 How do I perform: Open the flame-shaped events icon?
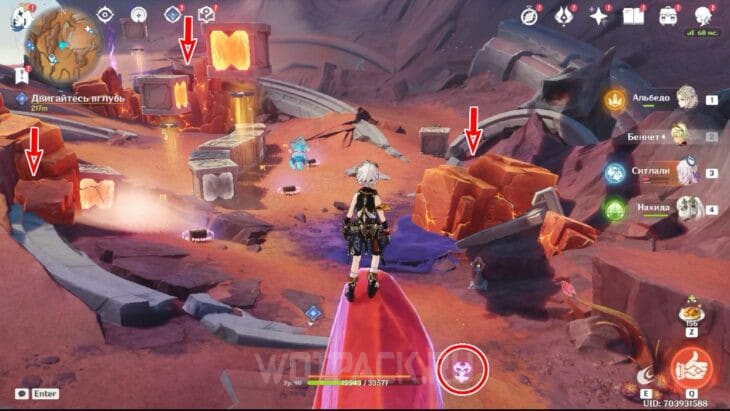(565, 15)
